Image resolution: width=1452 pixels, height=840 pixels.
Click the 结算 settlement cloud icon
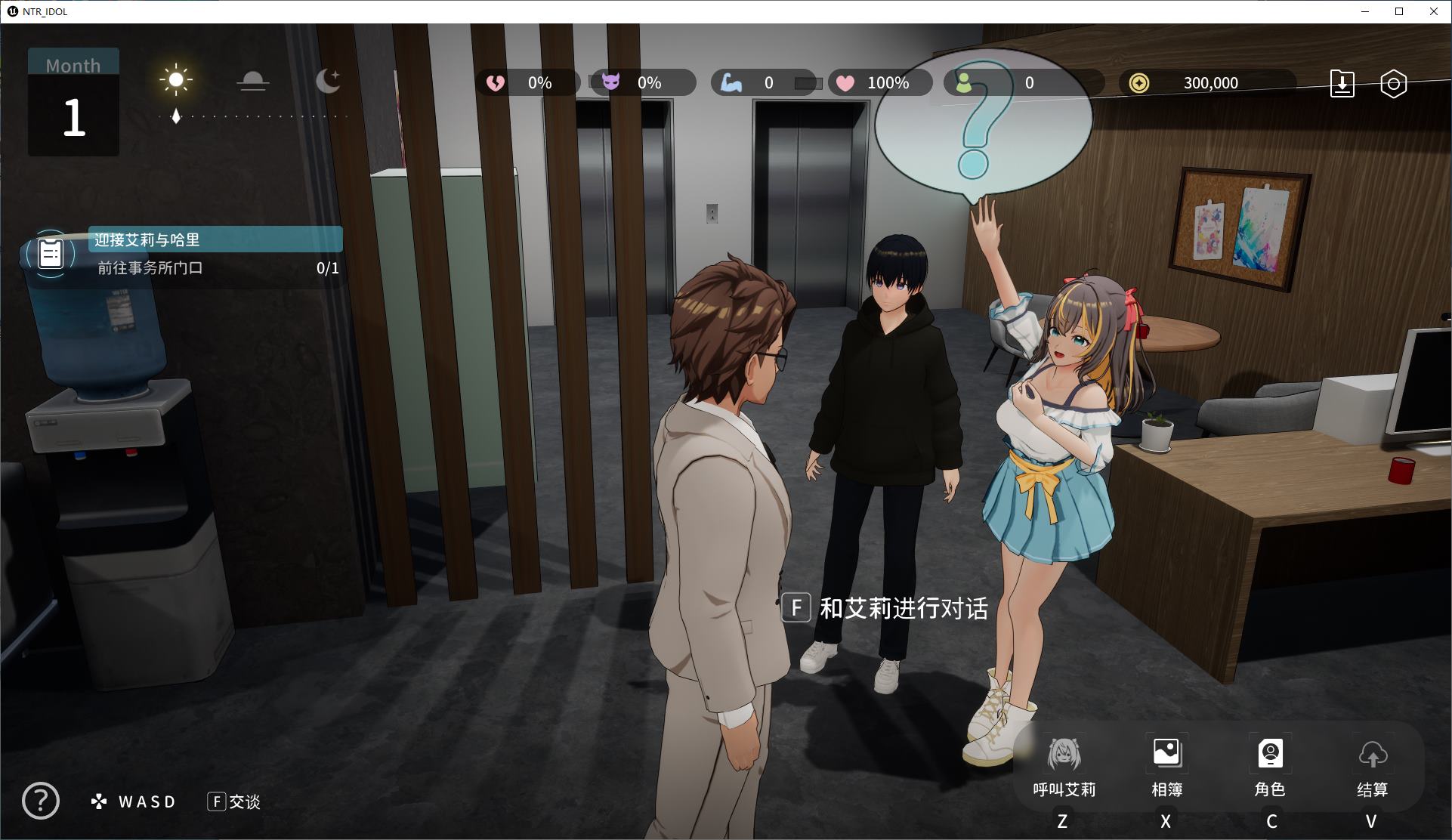pos(1373,755)
